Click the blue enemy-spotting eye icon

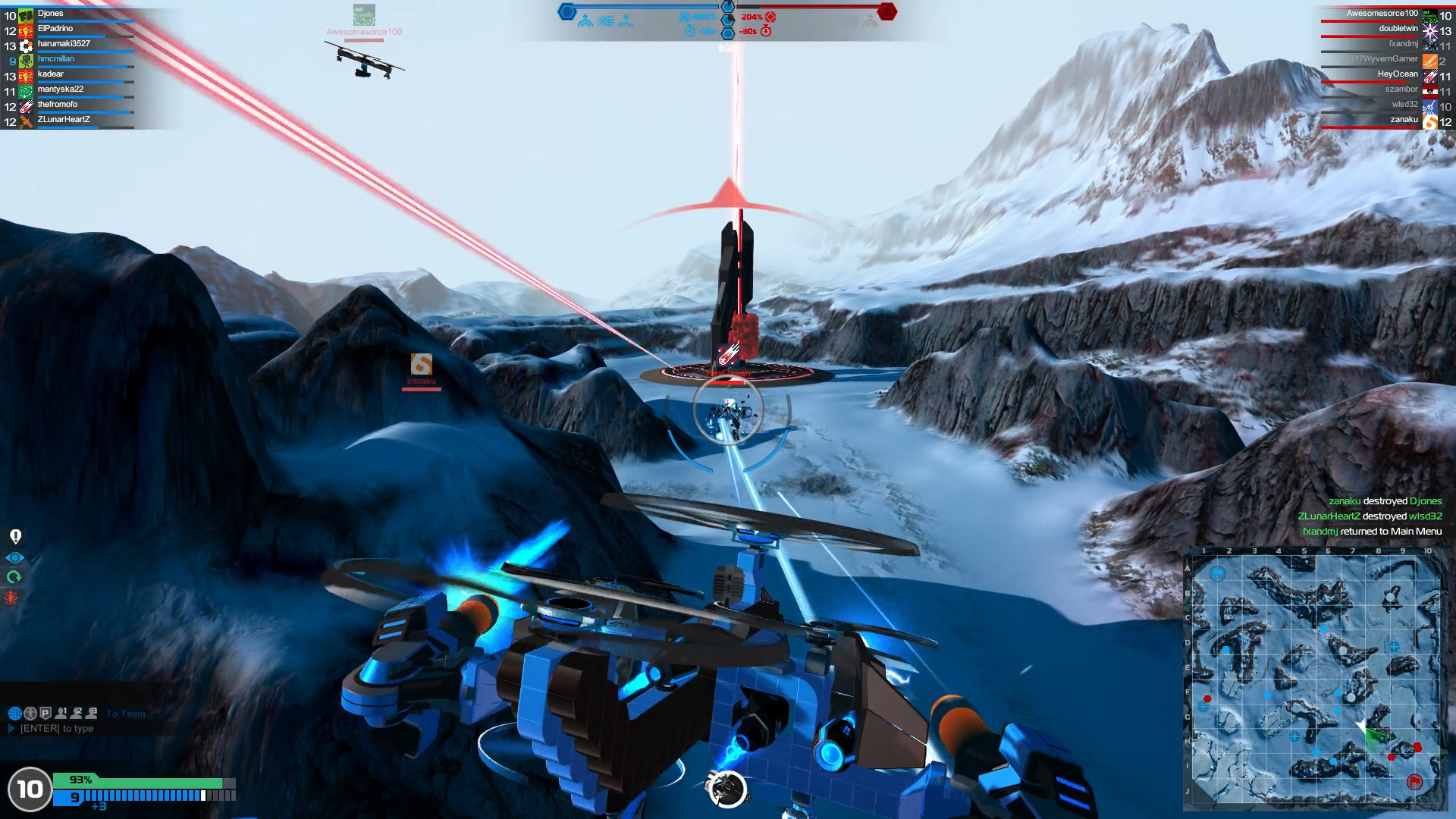coord(14,557)
